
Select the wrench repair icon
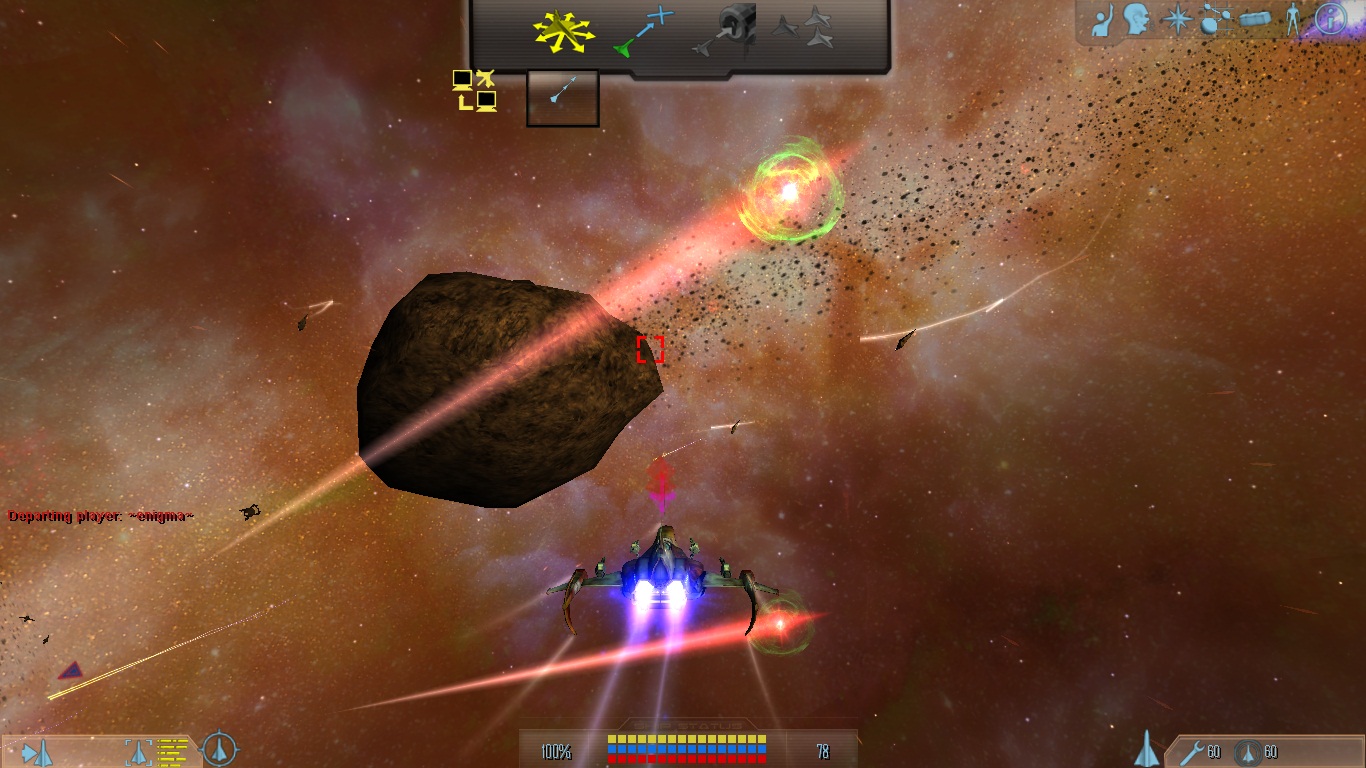(1192, 752)
